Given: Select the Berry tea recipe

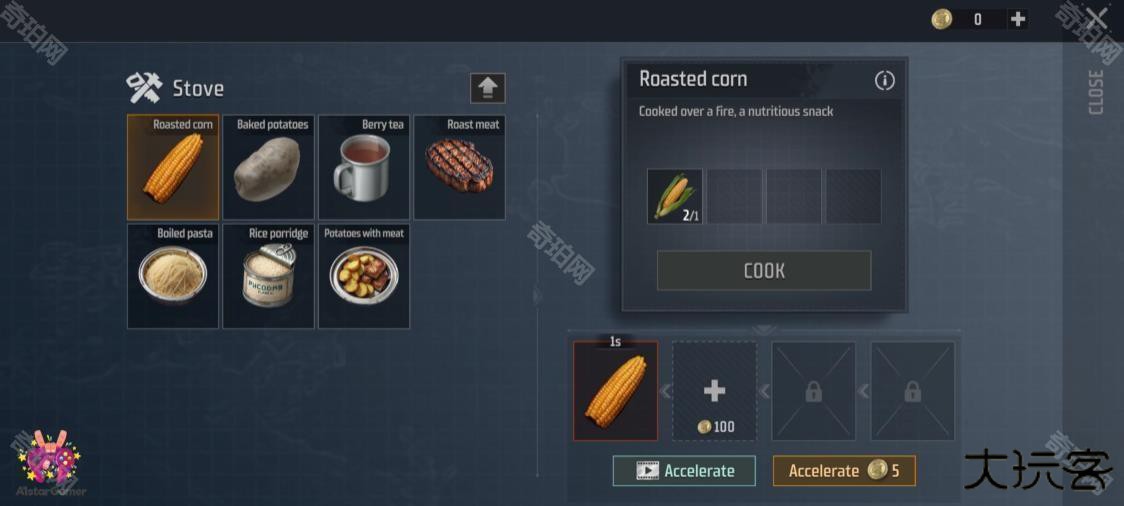Looking at the screenshot, I should (x=363, y=167).
